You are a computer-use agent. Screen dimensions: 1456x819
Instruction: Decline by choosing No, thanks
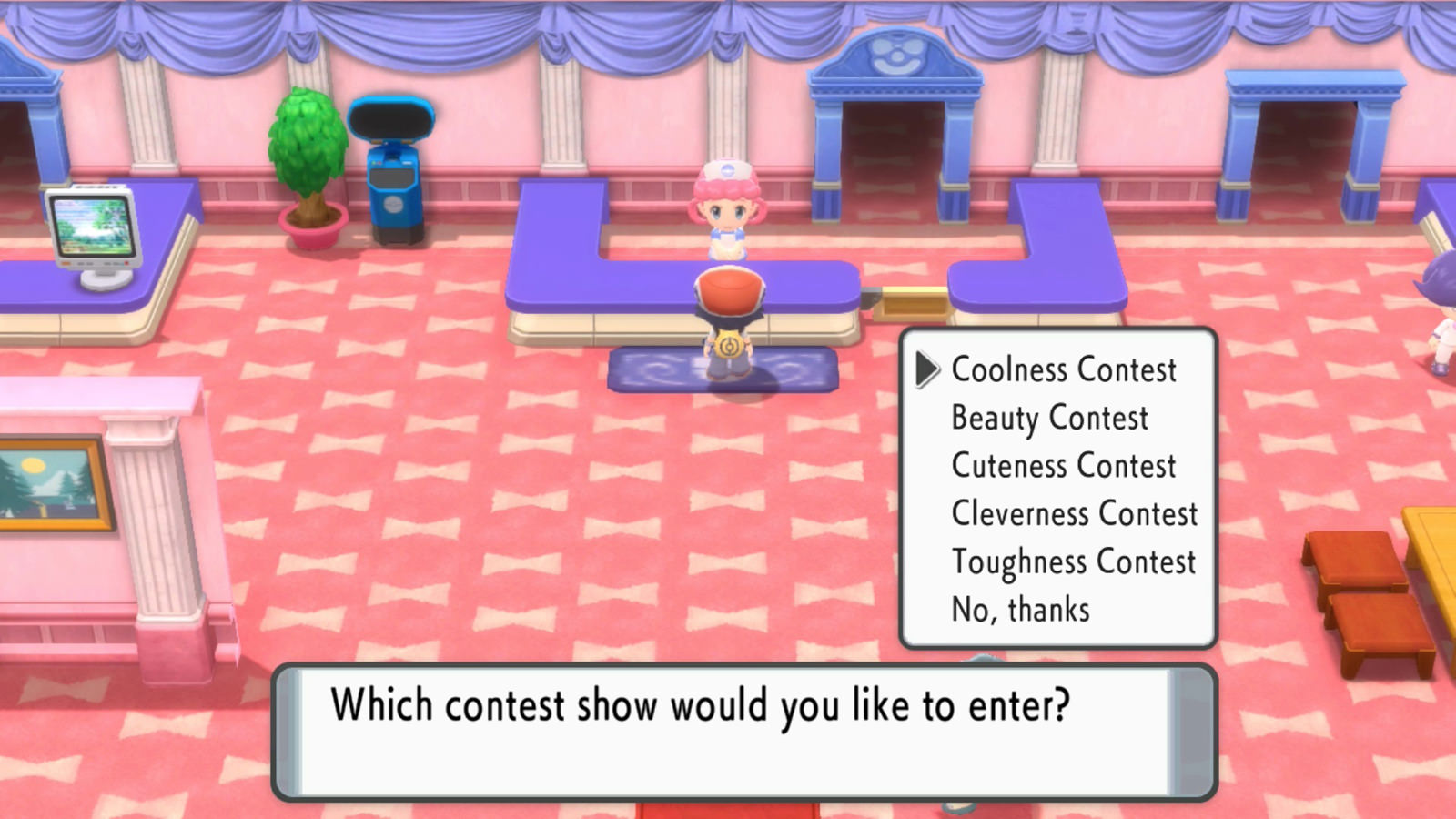(x=1017, y=611)
